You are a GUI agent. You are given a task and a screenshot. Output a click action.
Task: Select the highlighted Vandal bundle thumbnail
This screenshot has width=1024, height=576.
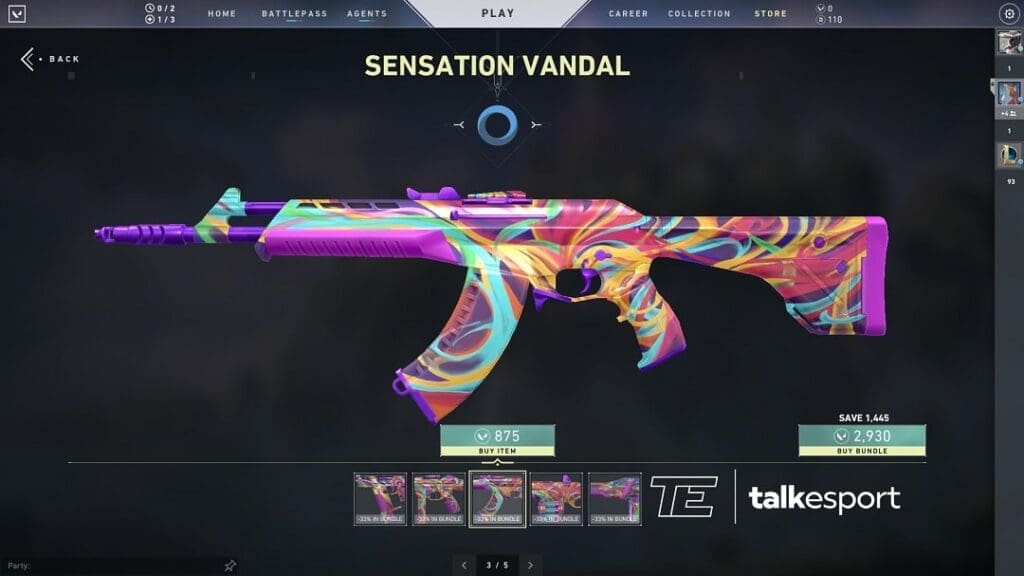coord(497,499)
